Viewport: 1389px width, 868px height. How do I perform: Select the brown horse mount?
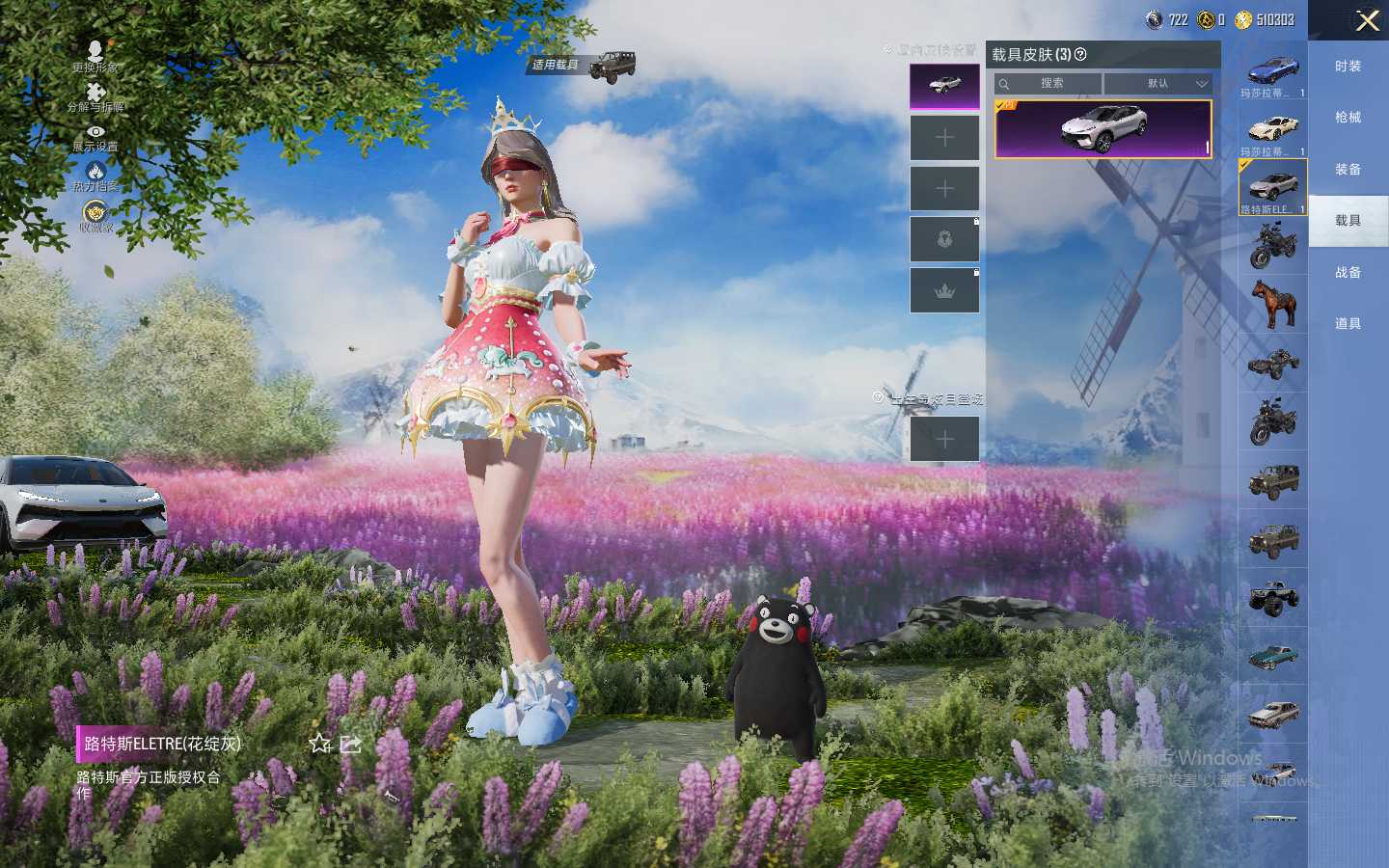[x=1272, y=303]
